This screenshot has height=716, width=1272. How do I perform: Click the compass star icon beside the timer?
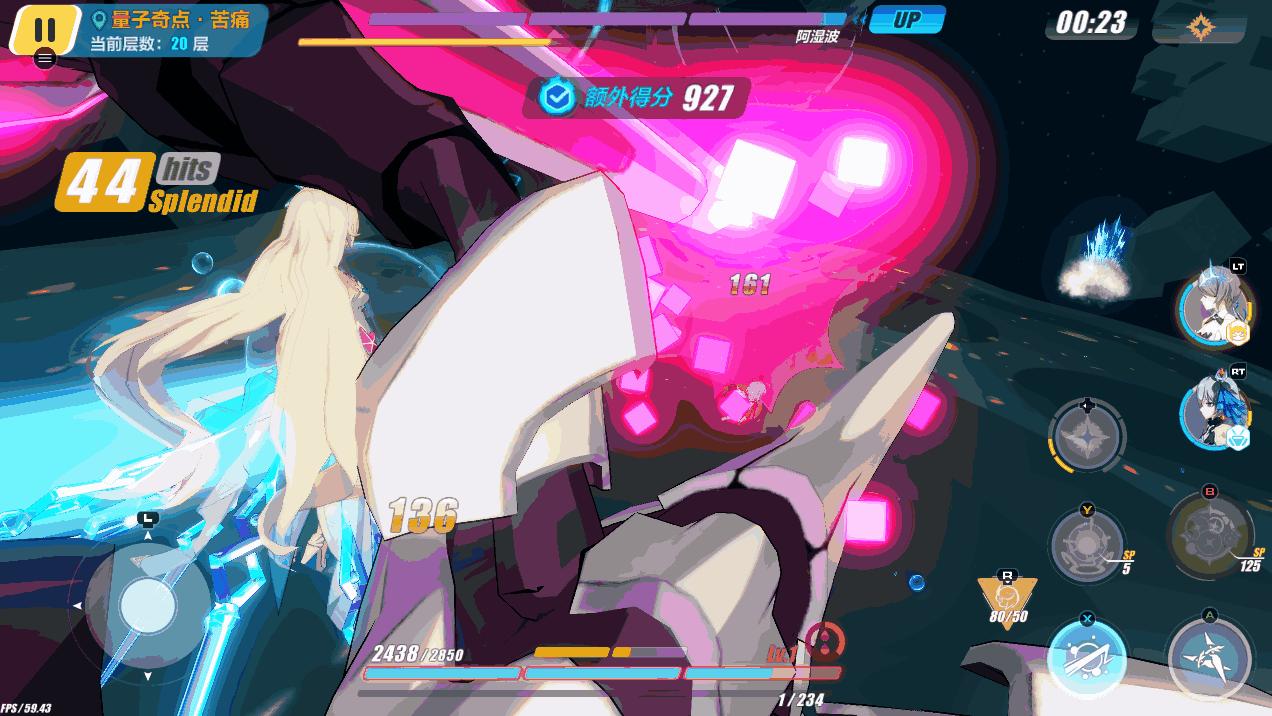[1199, 26]
